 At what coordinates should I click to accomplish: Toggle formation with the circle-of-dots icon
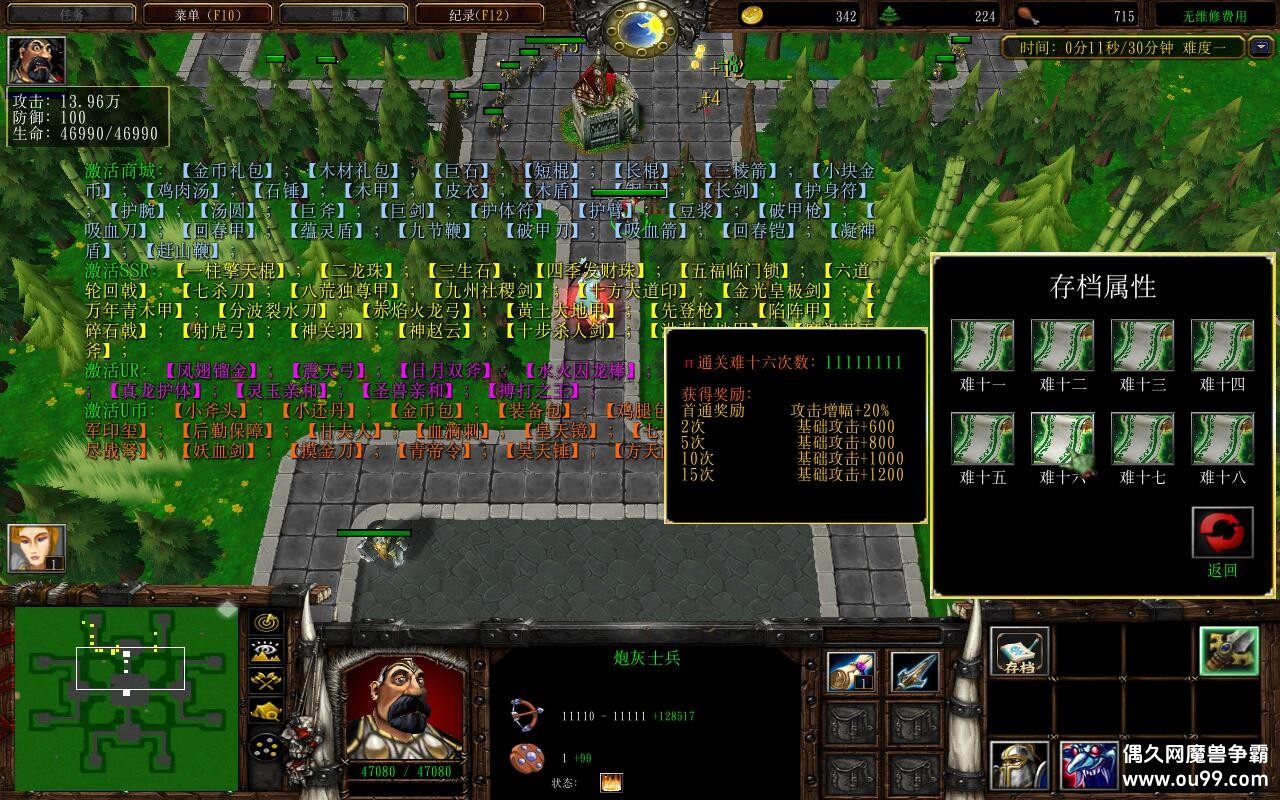point(266,747)
